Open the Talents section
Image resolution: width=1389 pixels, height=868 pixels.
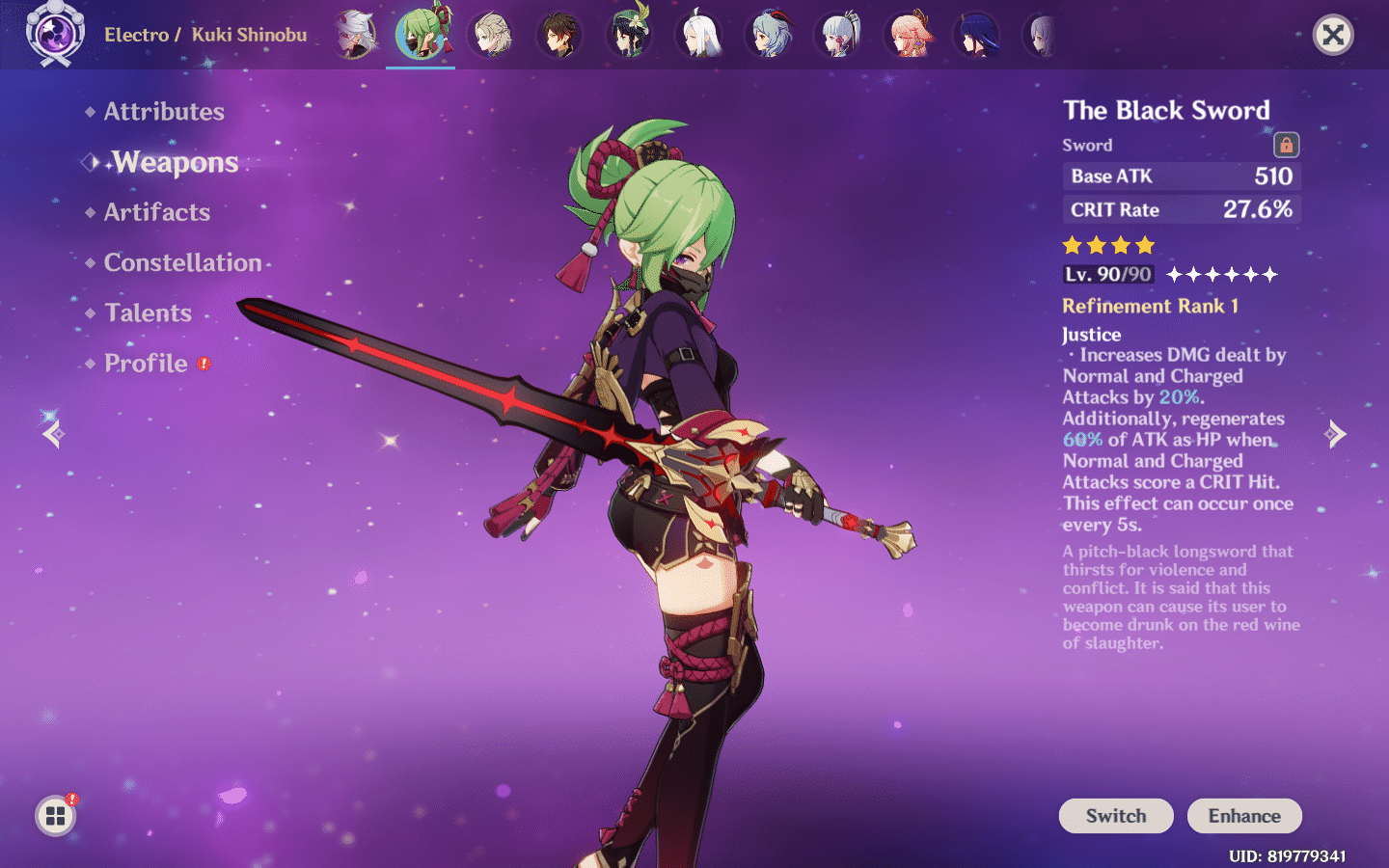pos(148,312)
